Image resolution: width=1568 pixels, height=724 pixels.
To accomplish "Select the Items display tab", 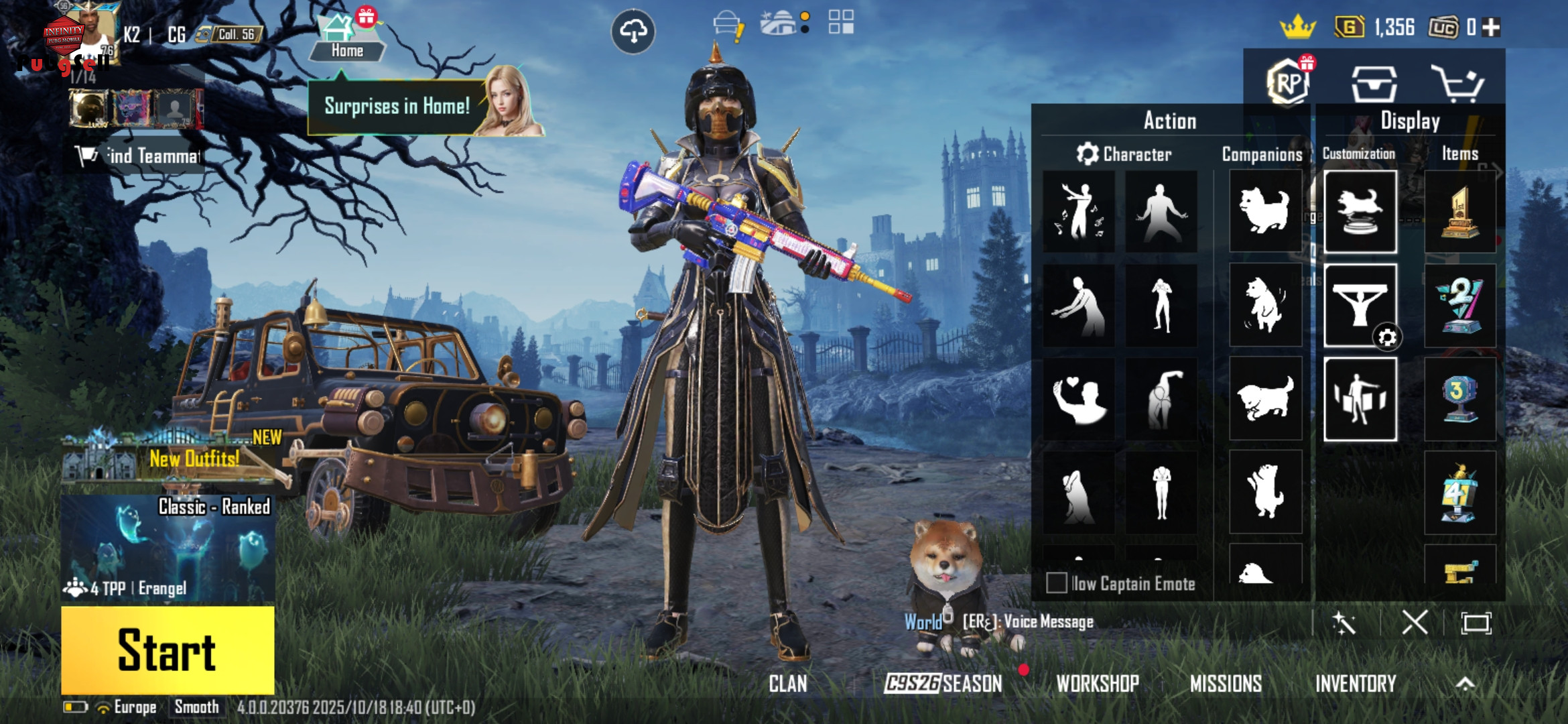I will [x=1459, y=154].
